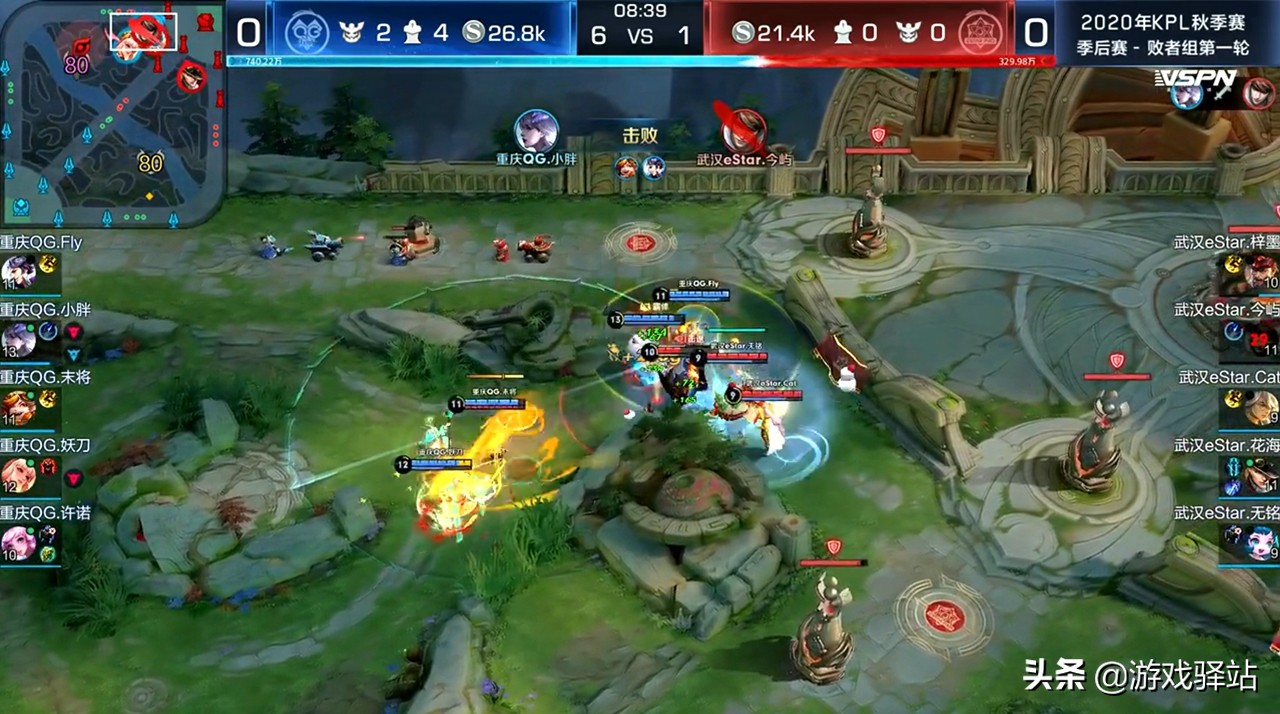Select eStar player 梓墨's portrait
The image size is (1280, 714).
(x=1261, y=272)
